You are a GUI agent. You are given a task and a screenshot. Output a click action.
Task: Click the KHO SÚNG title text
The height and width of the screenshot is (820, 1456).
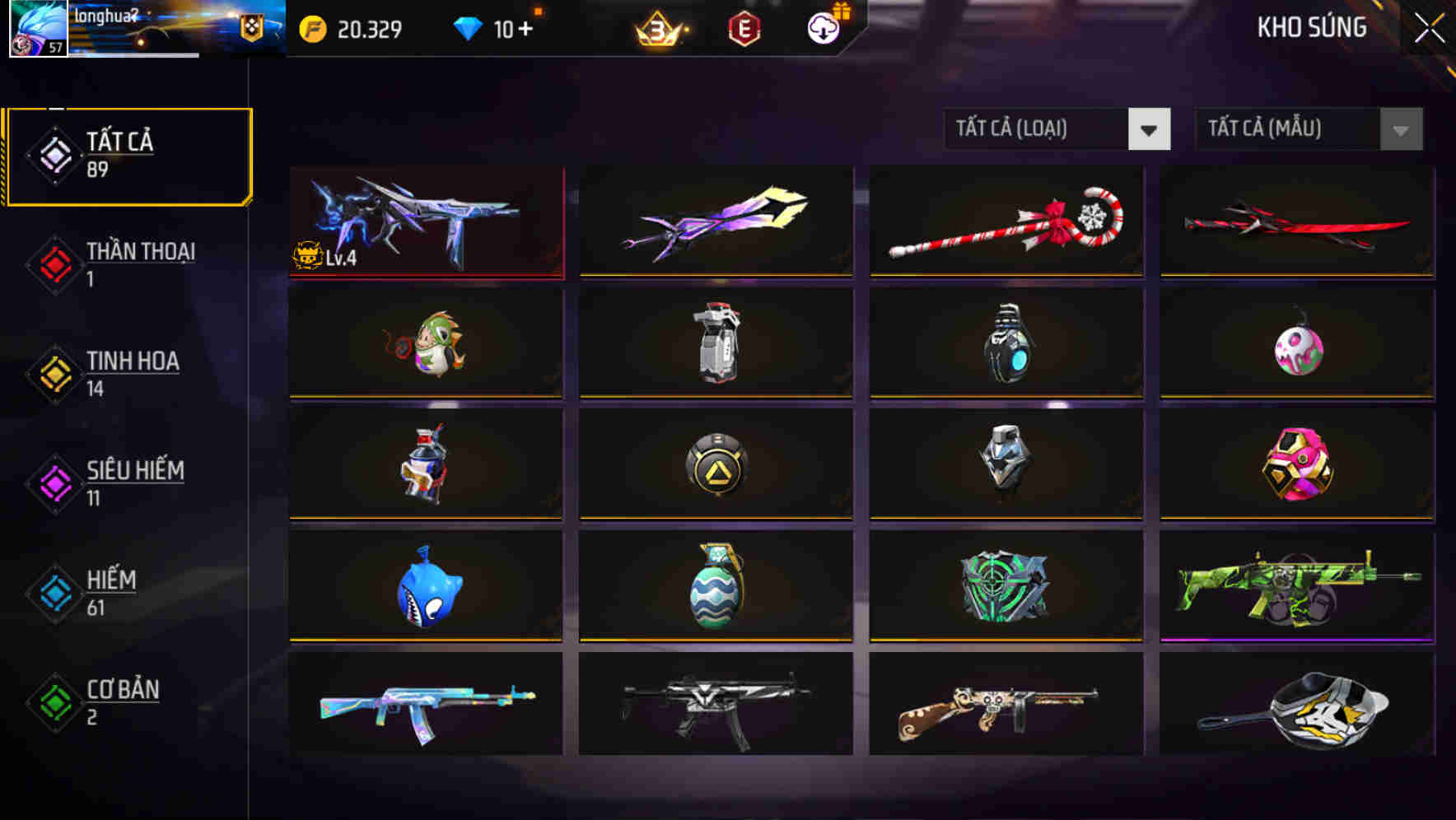pyautogui.click(x=1311, y=27)
